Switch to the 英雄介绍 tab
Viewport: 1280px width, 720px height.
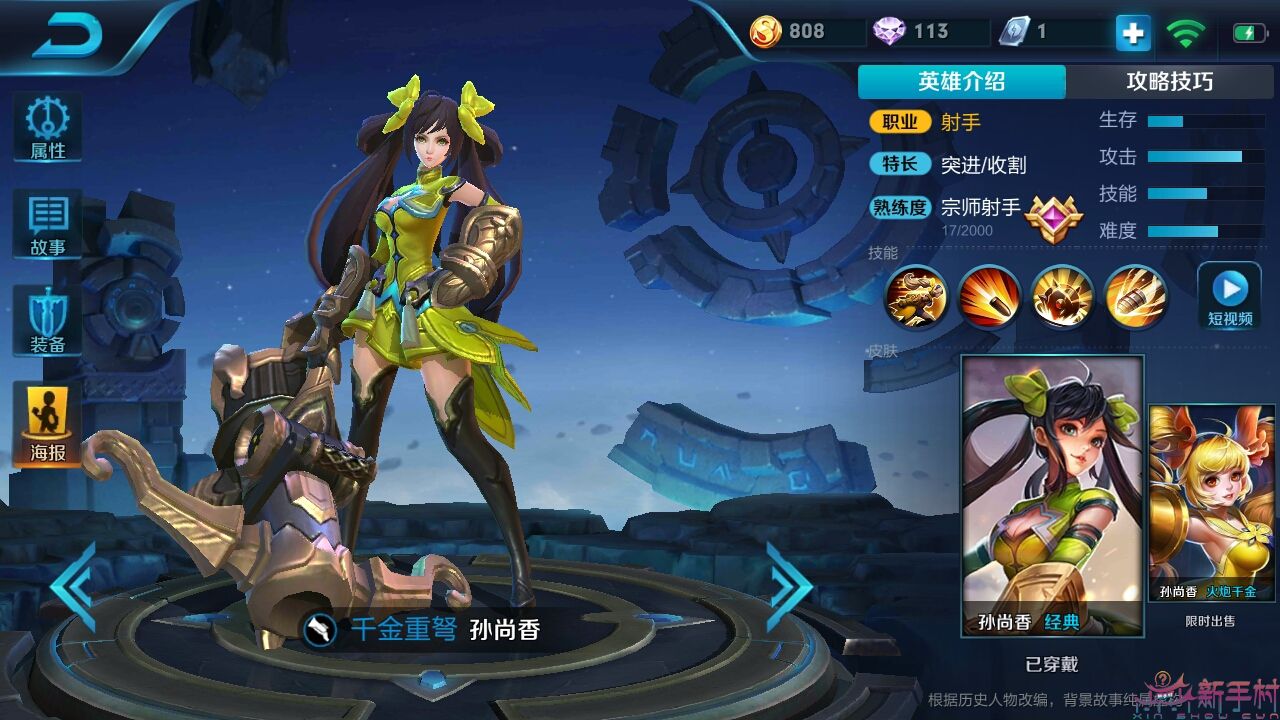point(962,81)
